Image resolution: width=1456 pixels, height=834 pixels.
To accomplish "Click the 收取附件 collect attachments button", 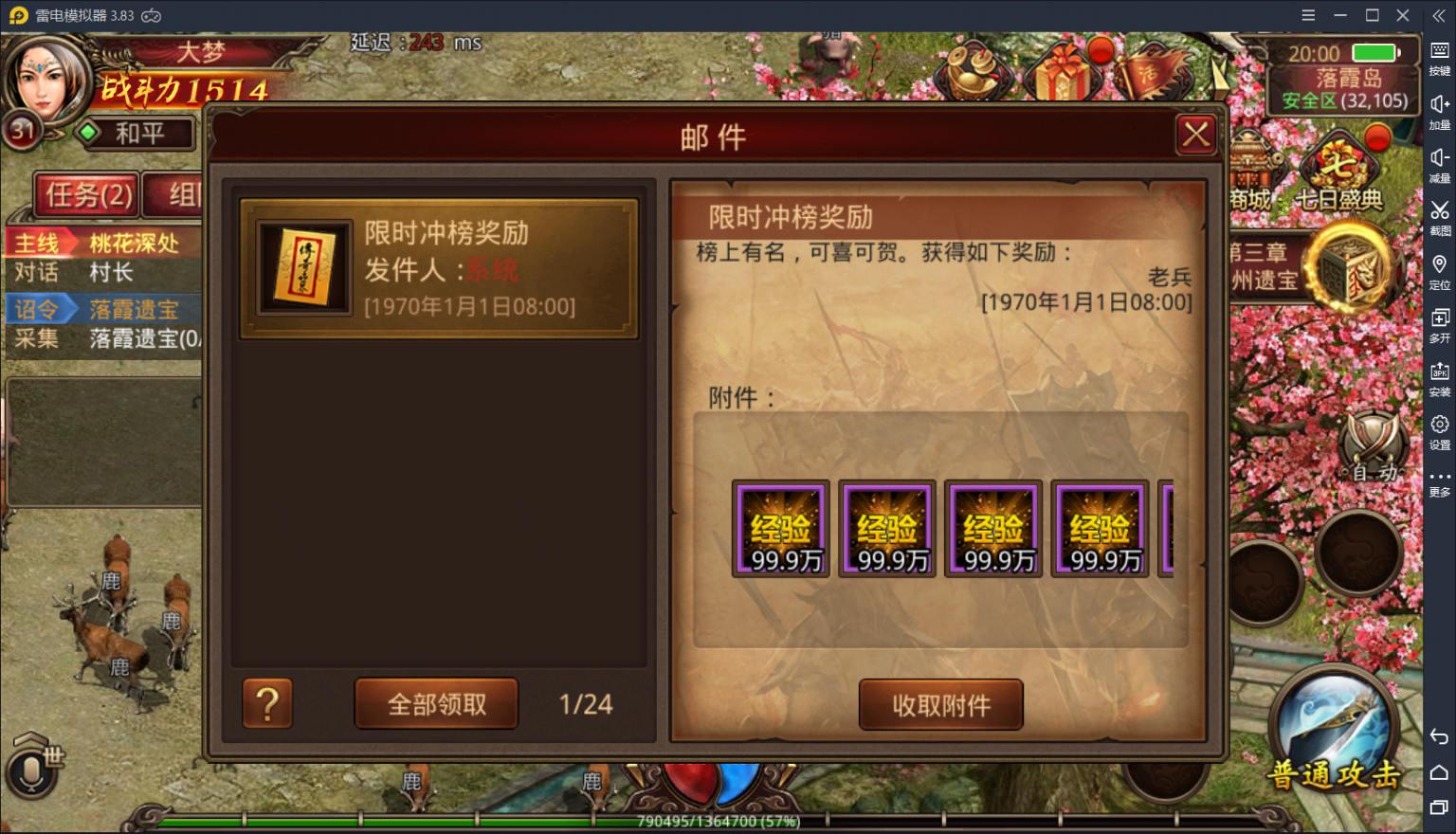I will (940, 705).
